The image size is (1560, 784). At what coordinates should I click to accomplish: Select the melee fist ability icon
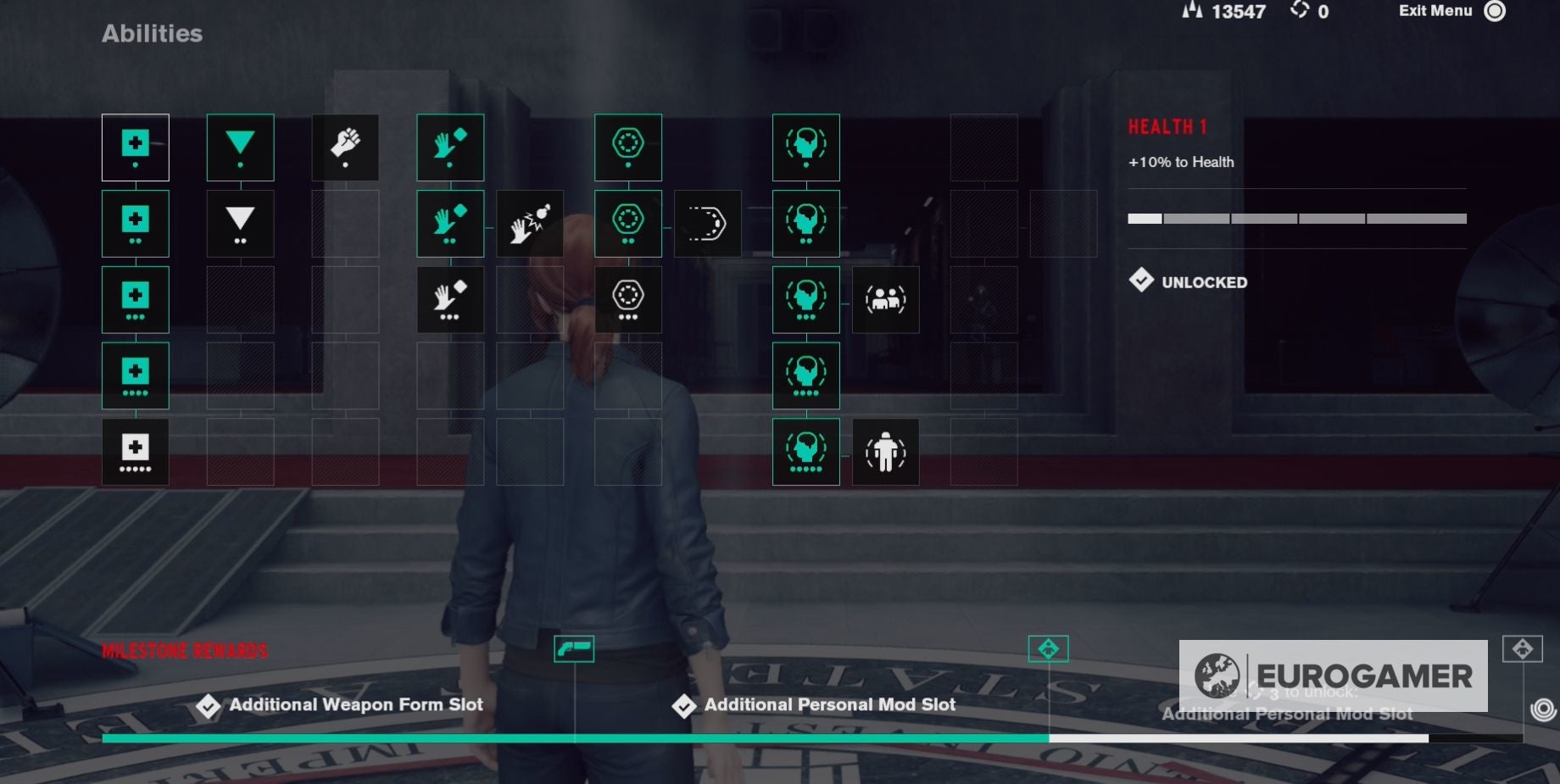click(x=345, y=147)
